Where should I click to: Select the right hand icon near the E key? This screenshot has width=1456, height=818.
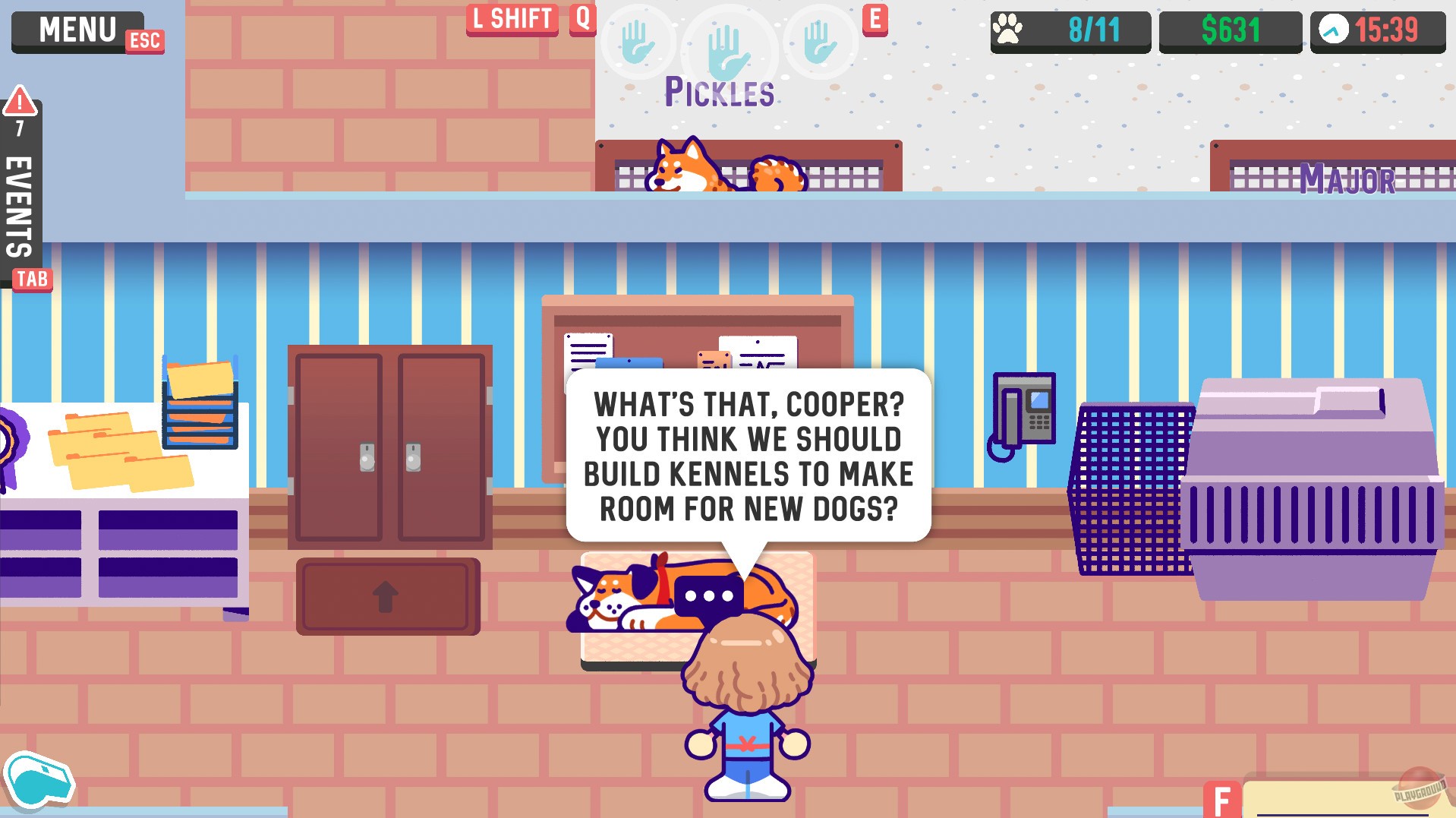[x=818, y=42]
